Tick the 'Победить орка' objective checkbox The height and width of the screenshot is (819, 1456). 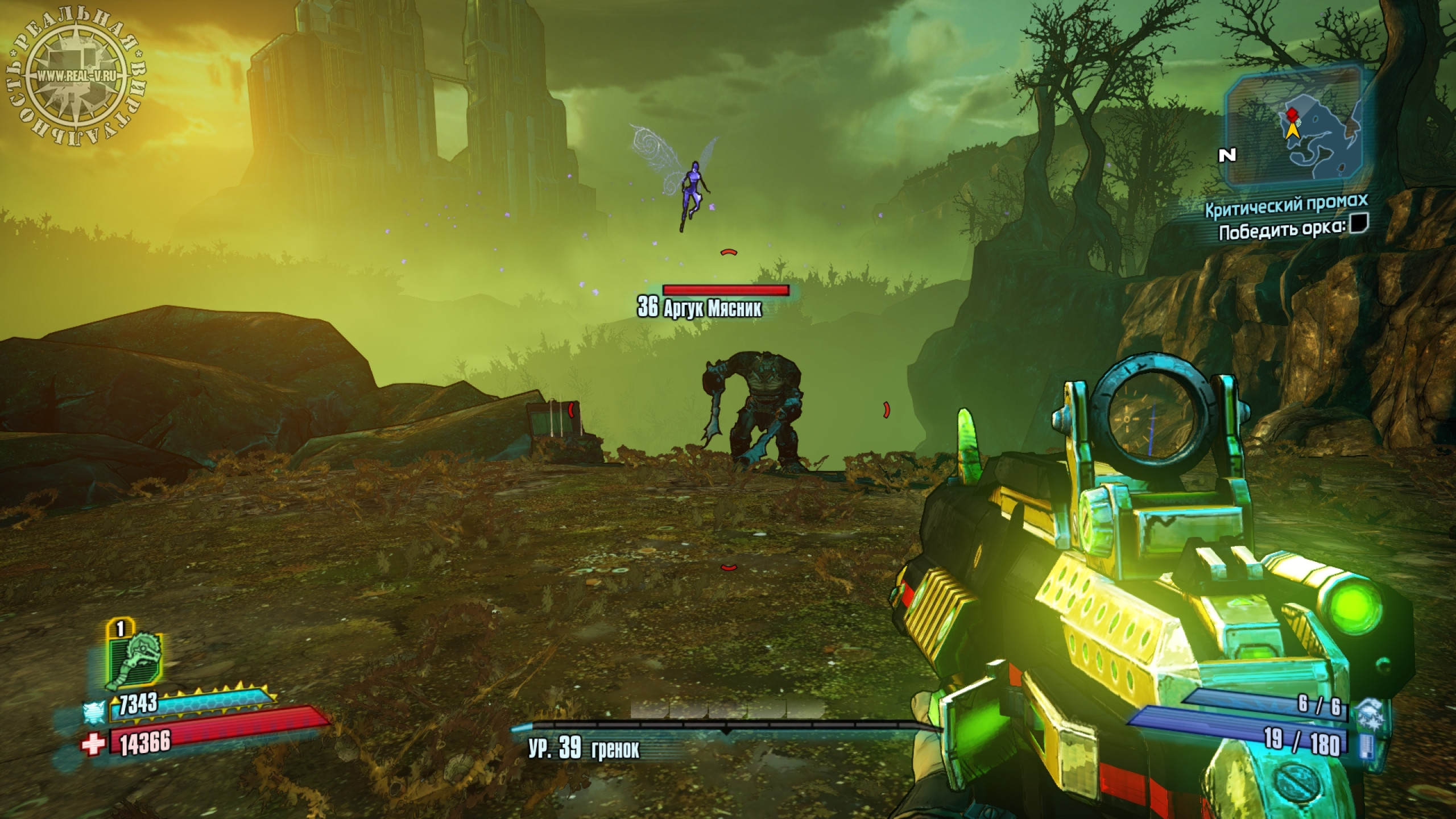[1359, 224]
